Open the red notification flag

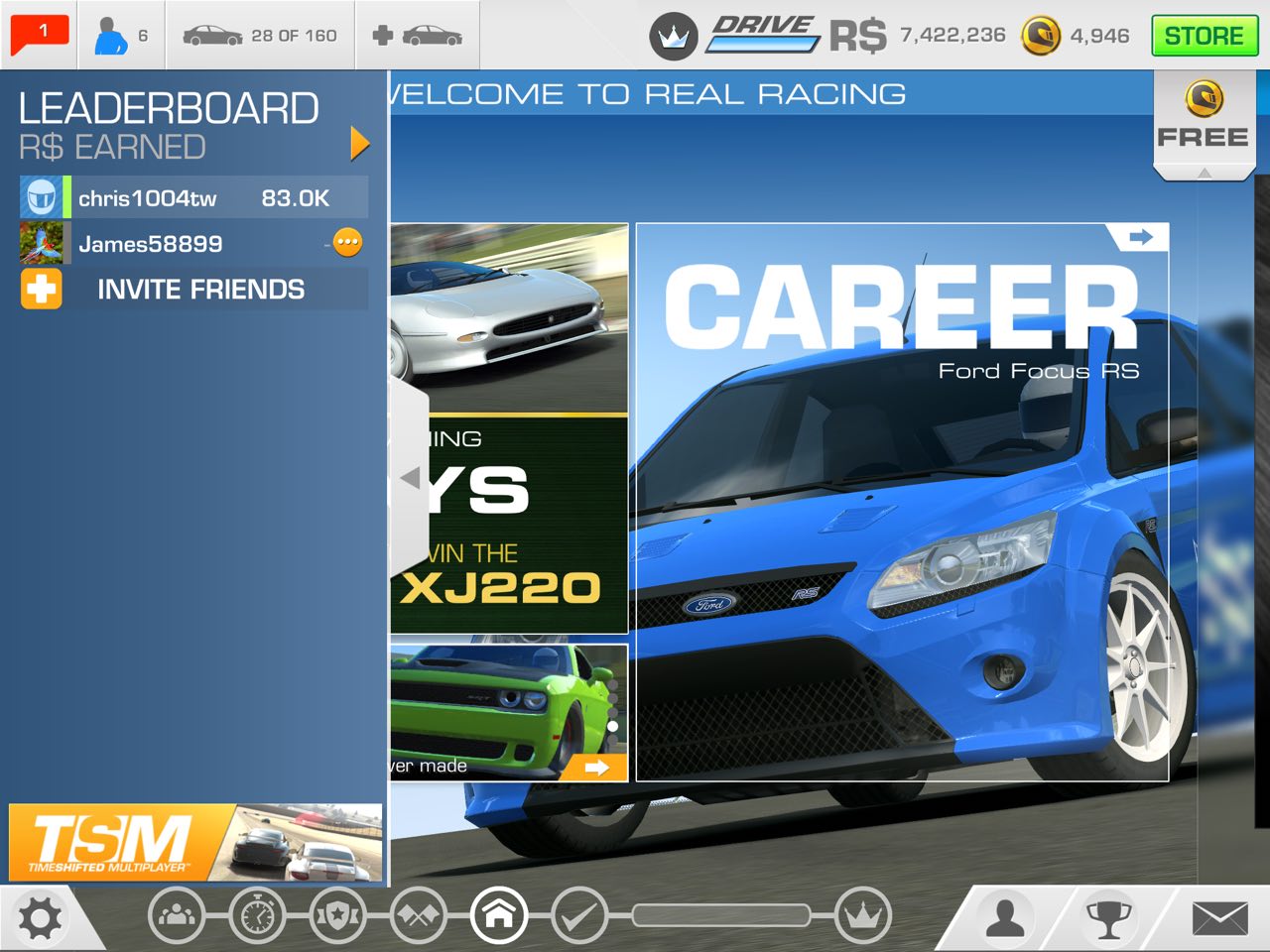point(40,34)
